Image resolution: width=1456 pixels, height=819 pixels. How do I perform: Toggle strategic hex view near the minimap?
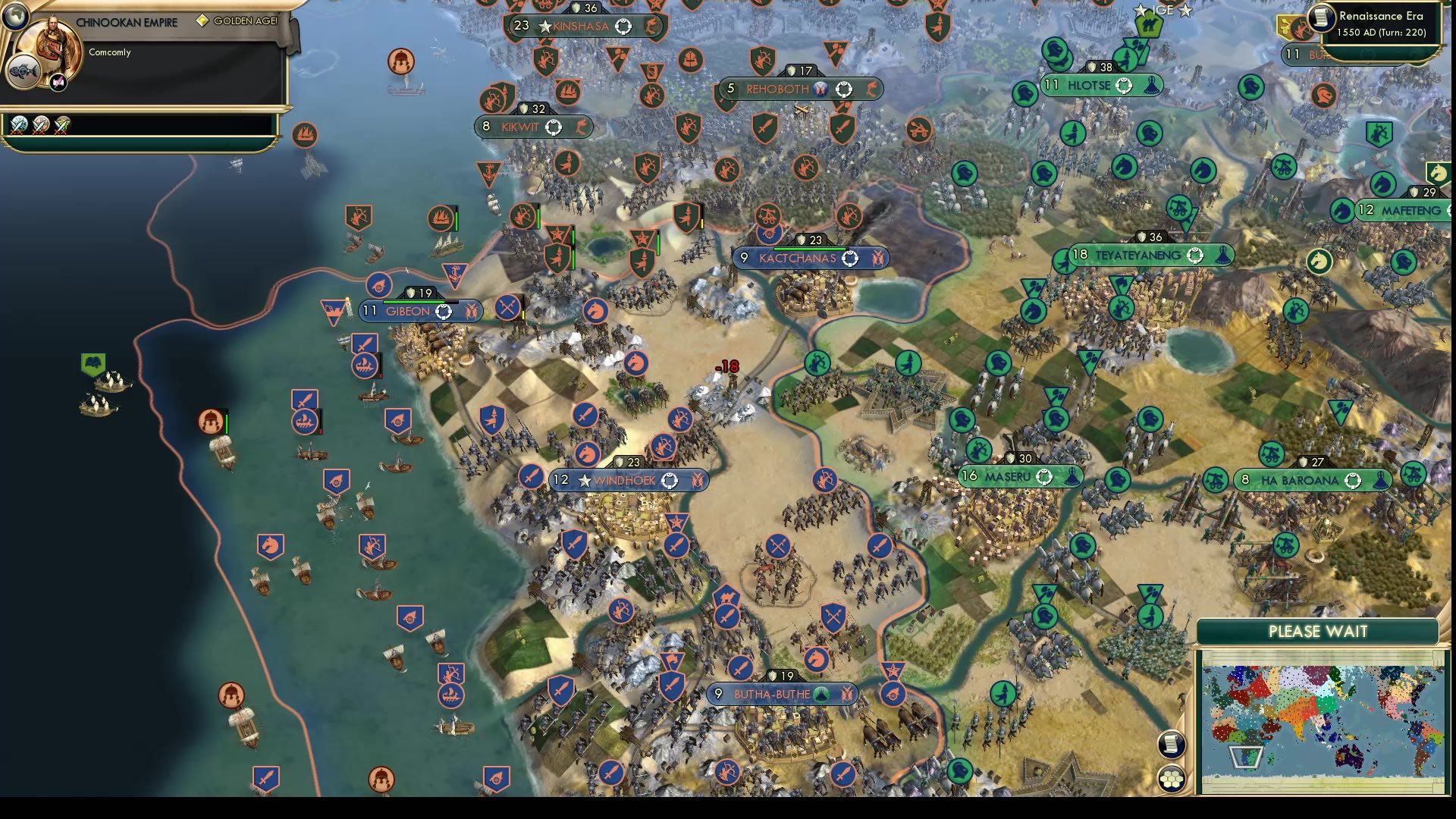1172,779
